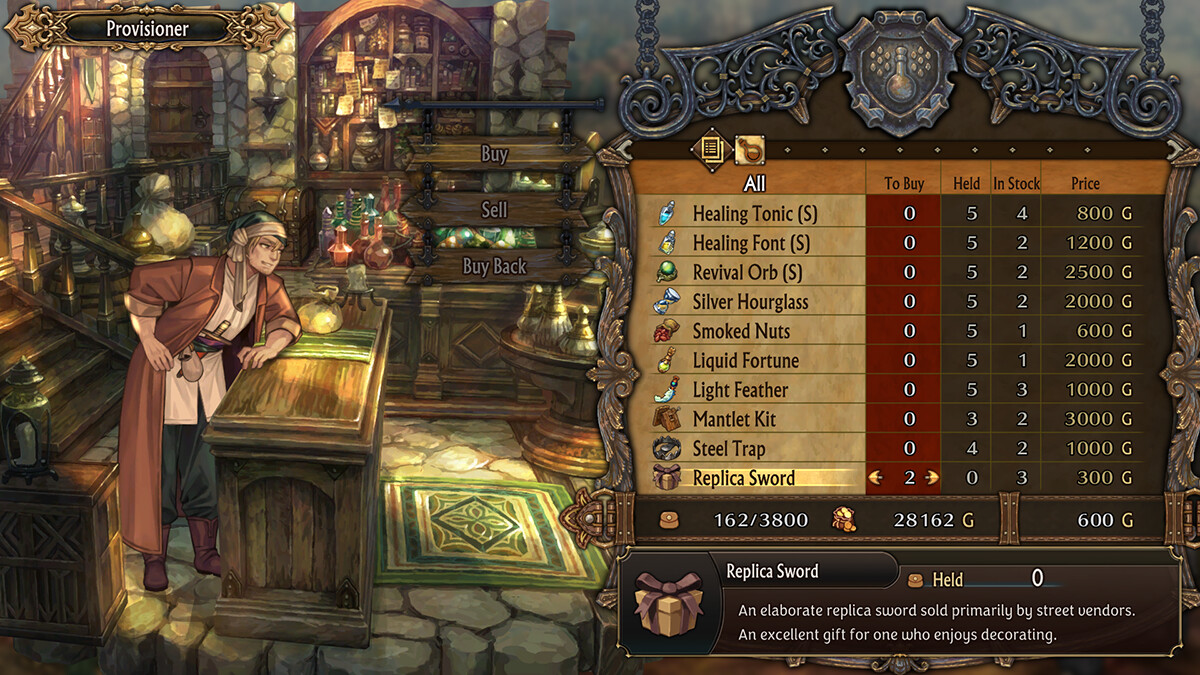
Task: Select the Replica Sword row
Action: point(743,478)
